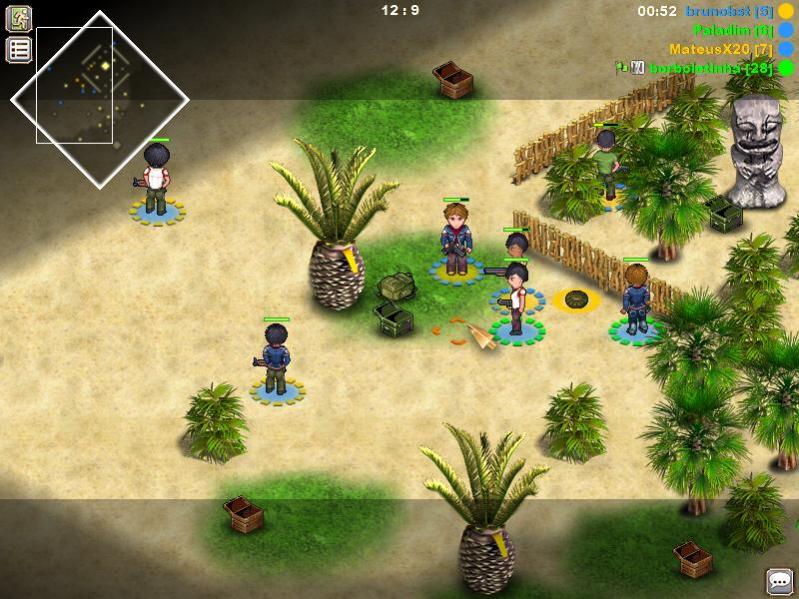Image resolution: width=799 pixels, height=599 pixels.
Task: Click the exit game running-man icon
Action: pos(19,18)
